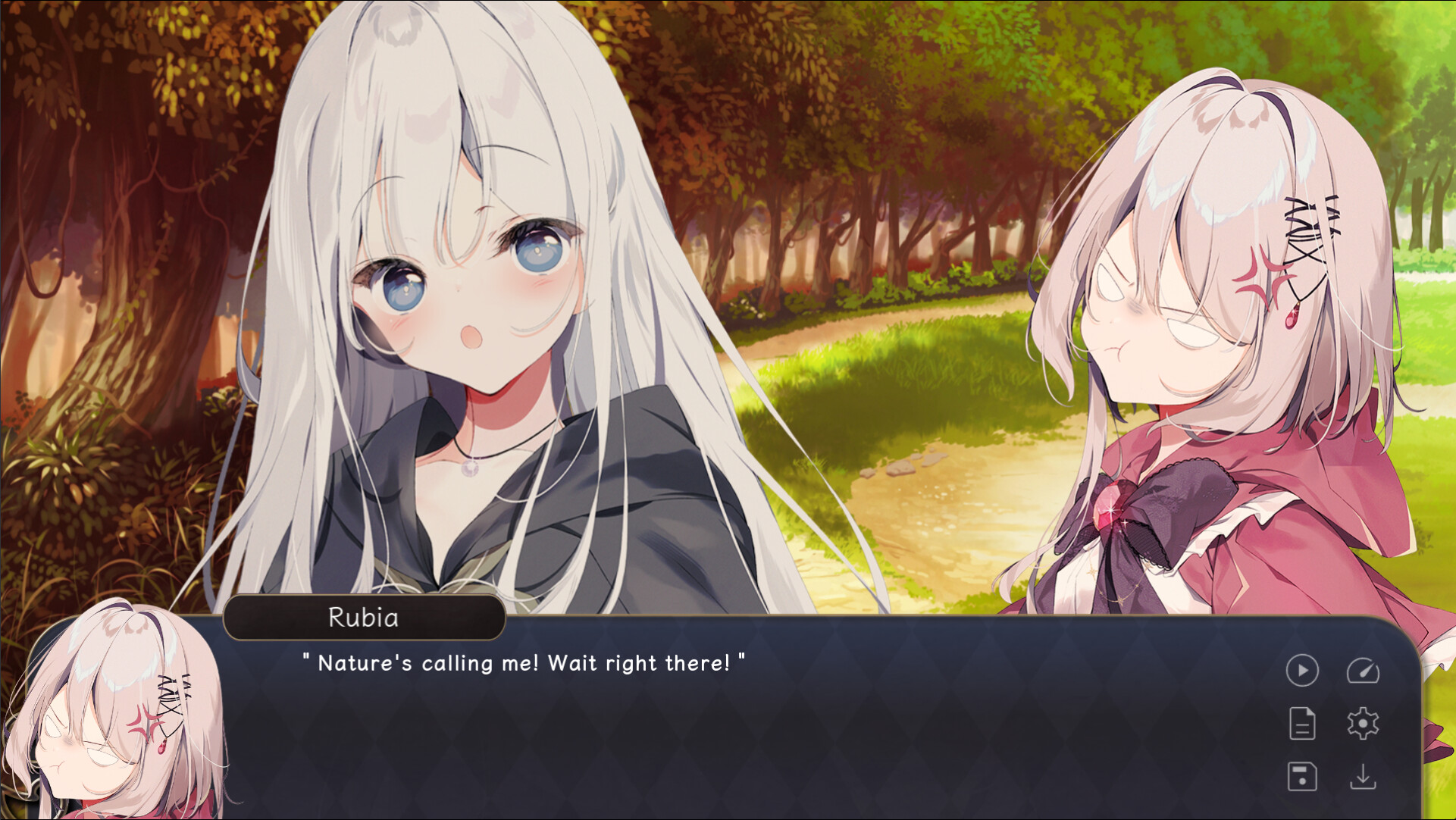Open settings via the gear icon
Image resolution: width=1456 pixels, height=820 pixels.
[1363, 724]
